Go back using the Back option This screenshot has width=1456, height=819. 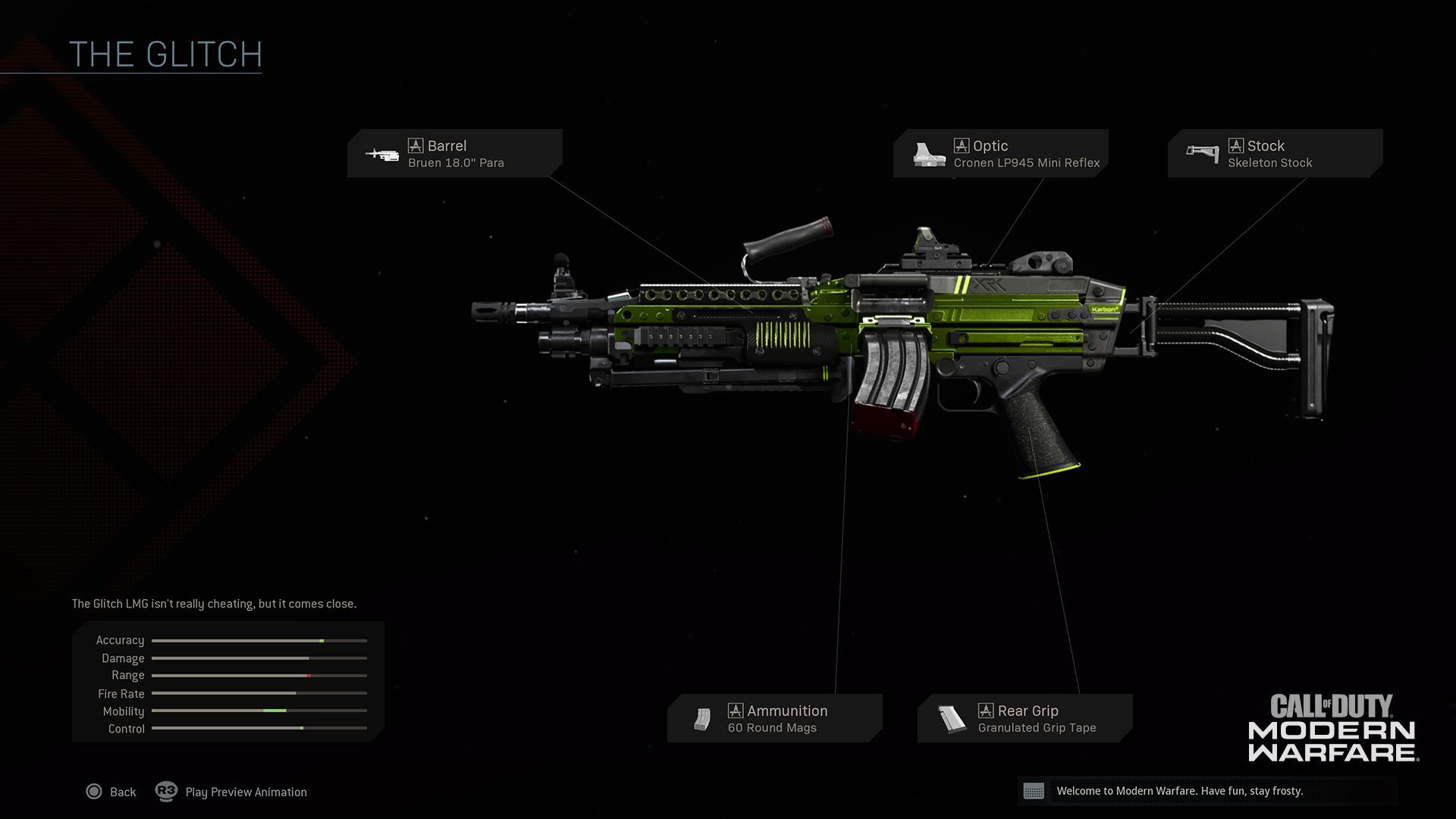(111, 792)
